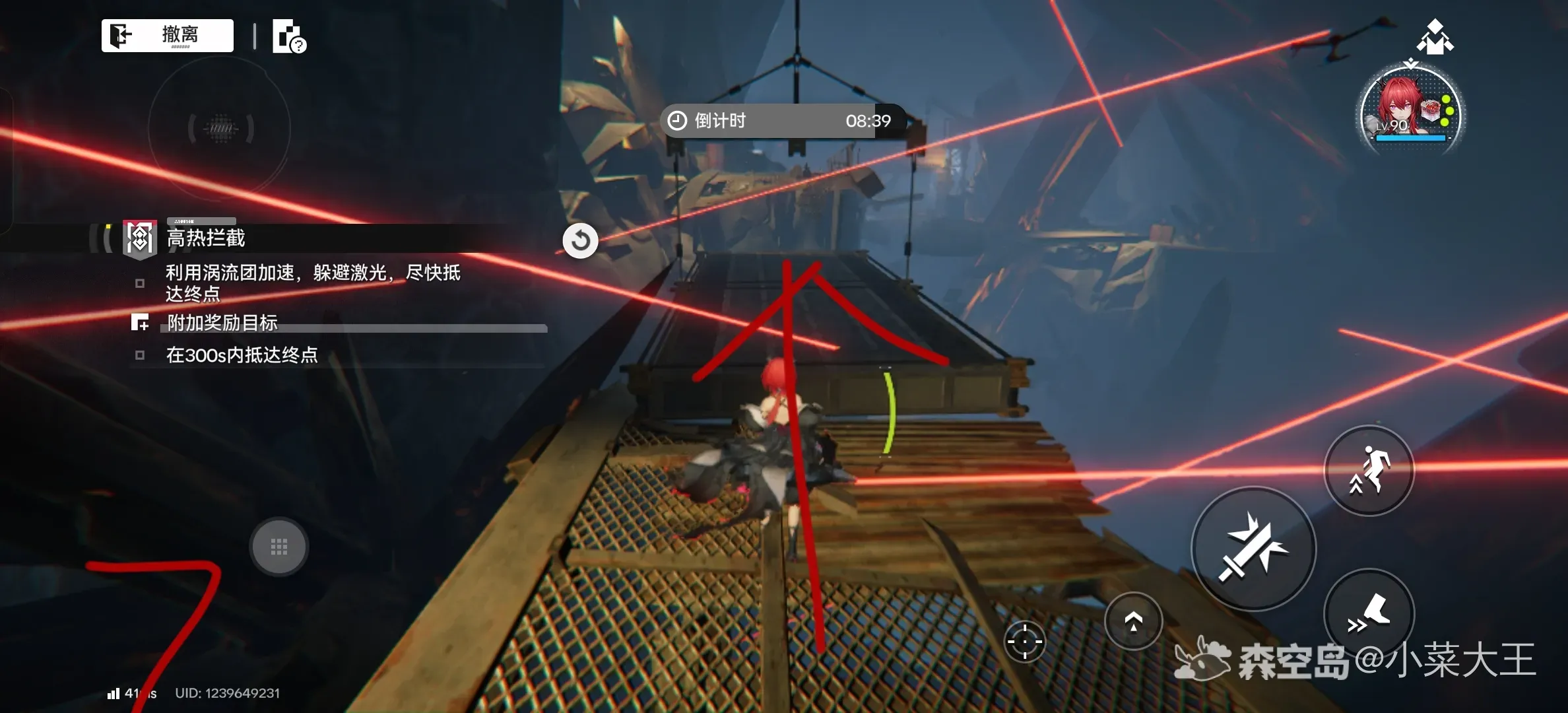Tap the 撤离 evacuate button
Screen dimensions: 1568x713
click(168, 35)
